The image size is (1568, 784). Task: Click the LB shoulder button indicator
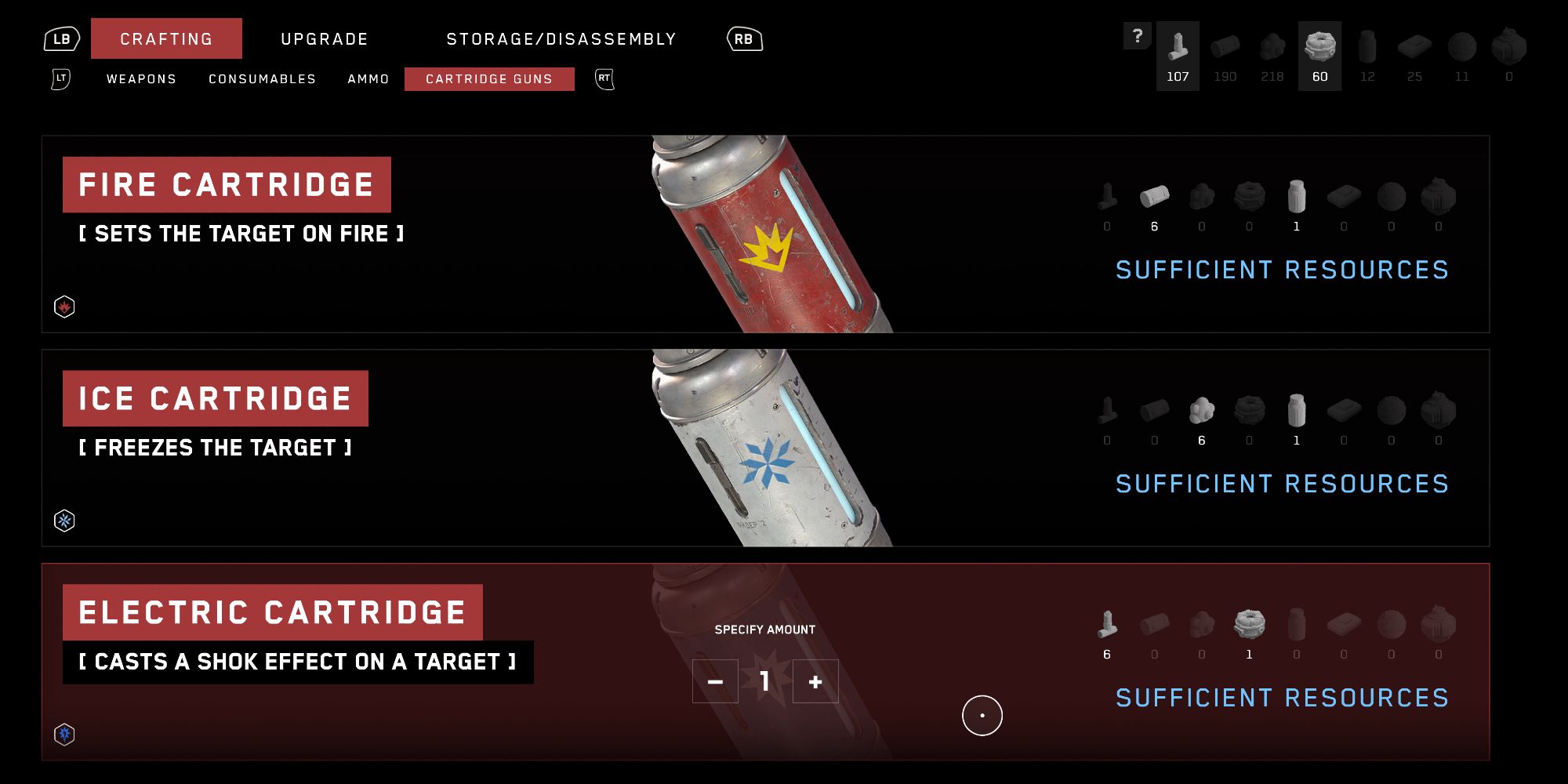62,37
